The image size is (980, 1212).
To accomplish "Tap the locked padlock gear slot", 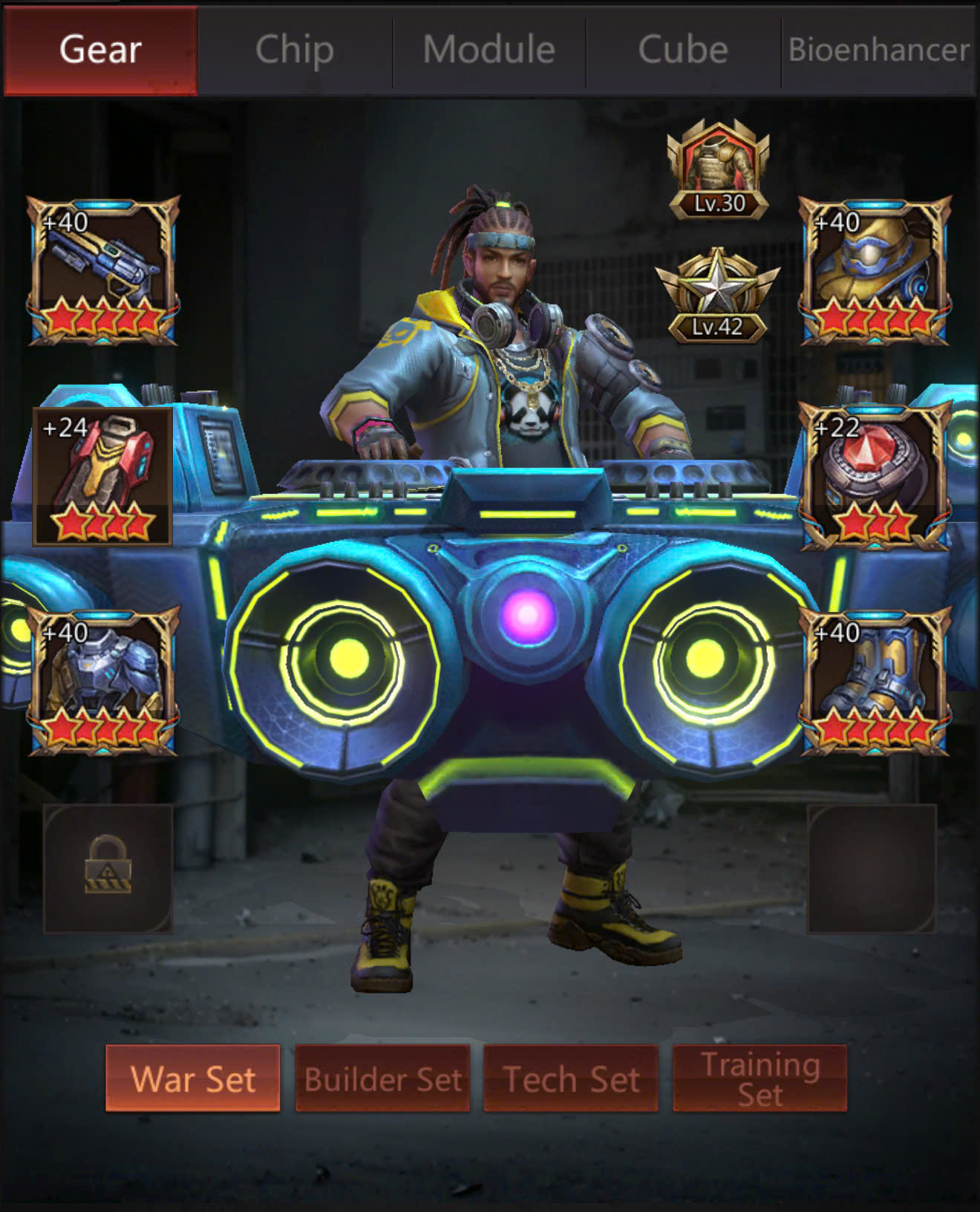I will click(x=108, y=867).
